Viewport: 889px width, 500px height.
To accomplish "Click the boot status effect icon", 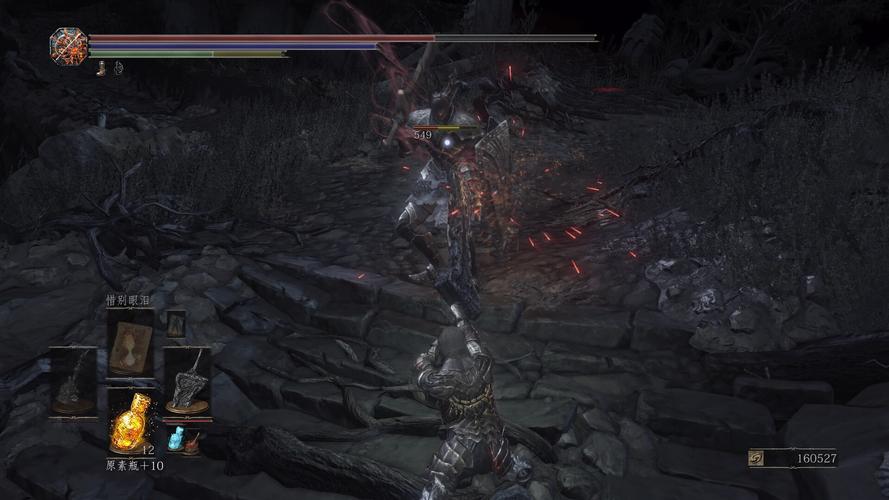I will pos(101,68).
